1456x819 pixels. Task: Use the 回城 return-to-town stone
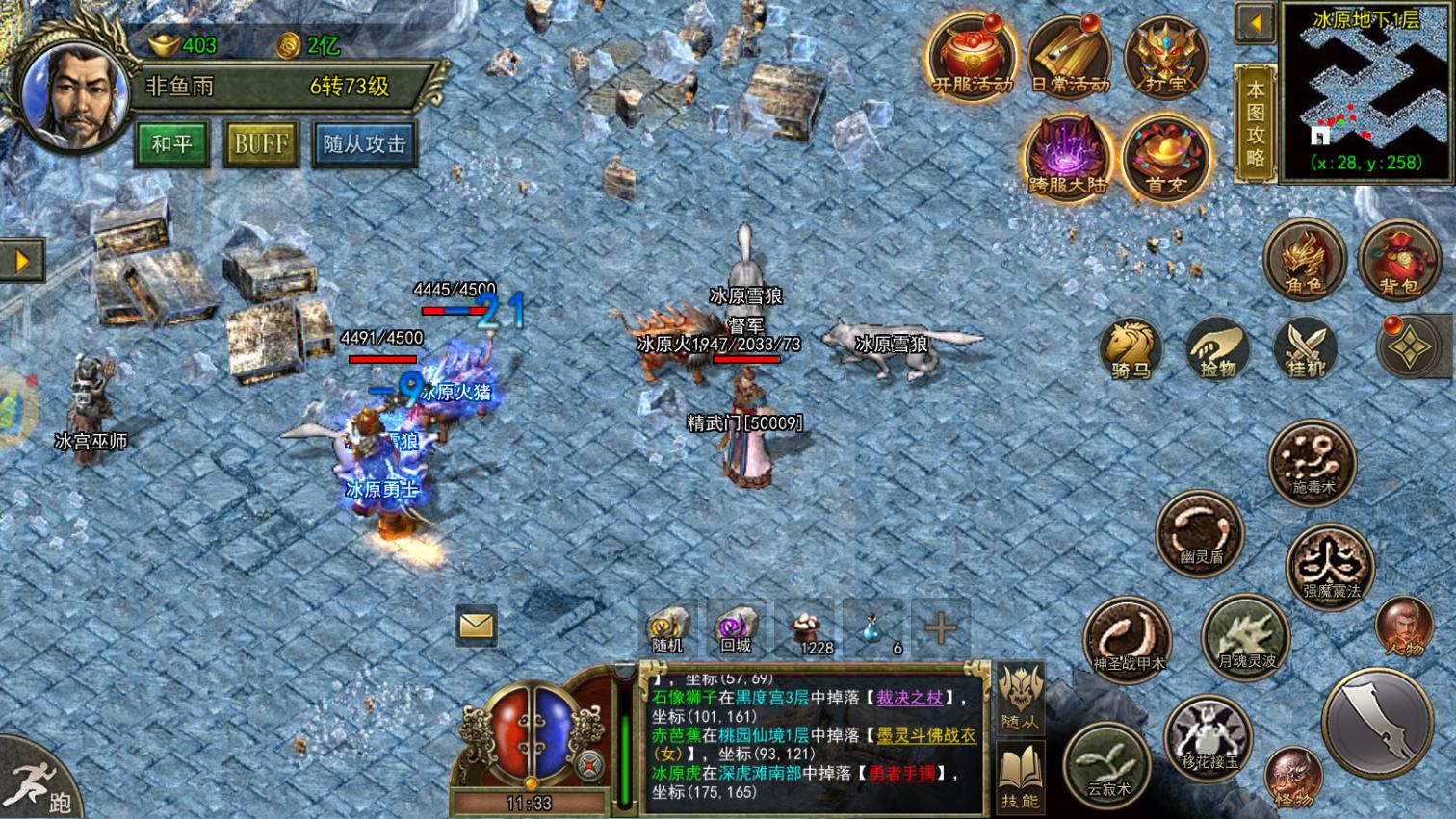pyautogui.click(x=734, y=627)
